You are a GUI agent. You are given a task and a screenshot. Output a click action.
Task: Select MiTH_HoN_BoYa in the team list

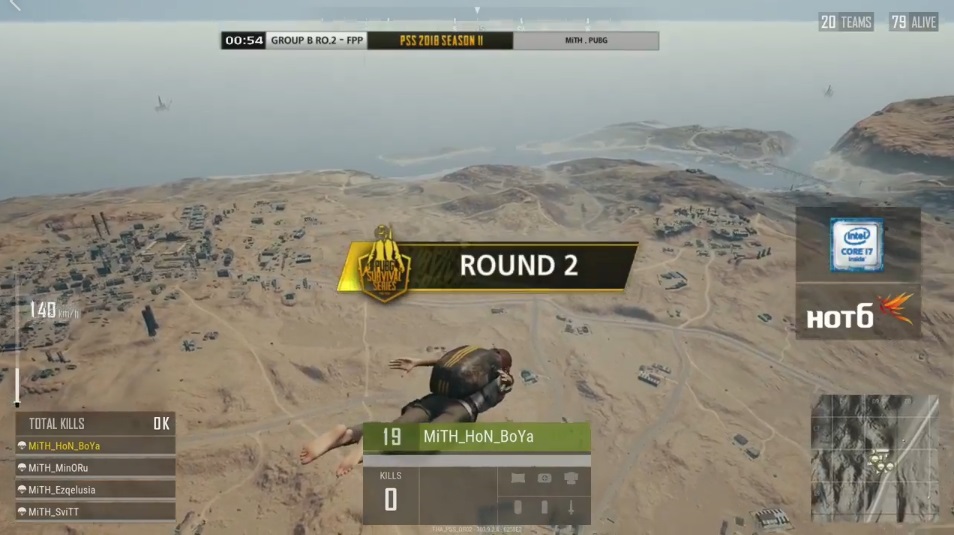click(x=95, y=446)
